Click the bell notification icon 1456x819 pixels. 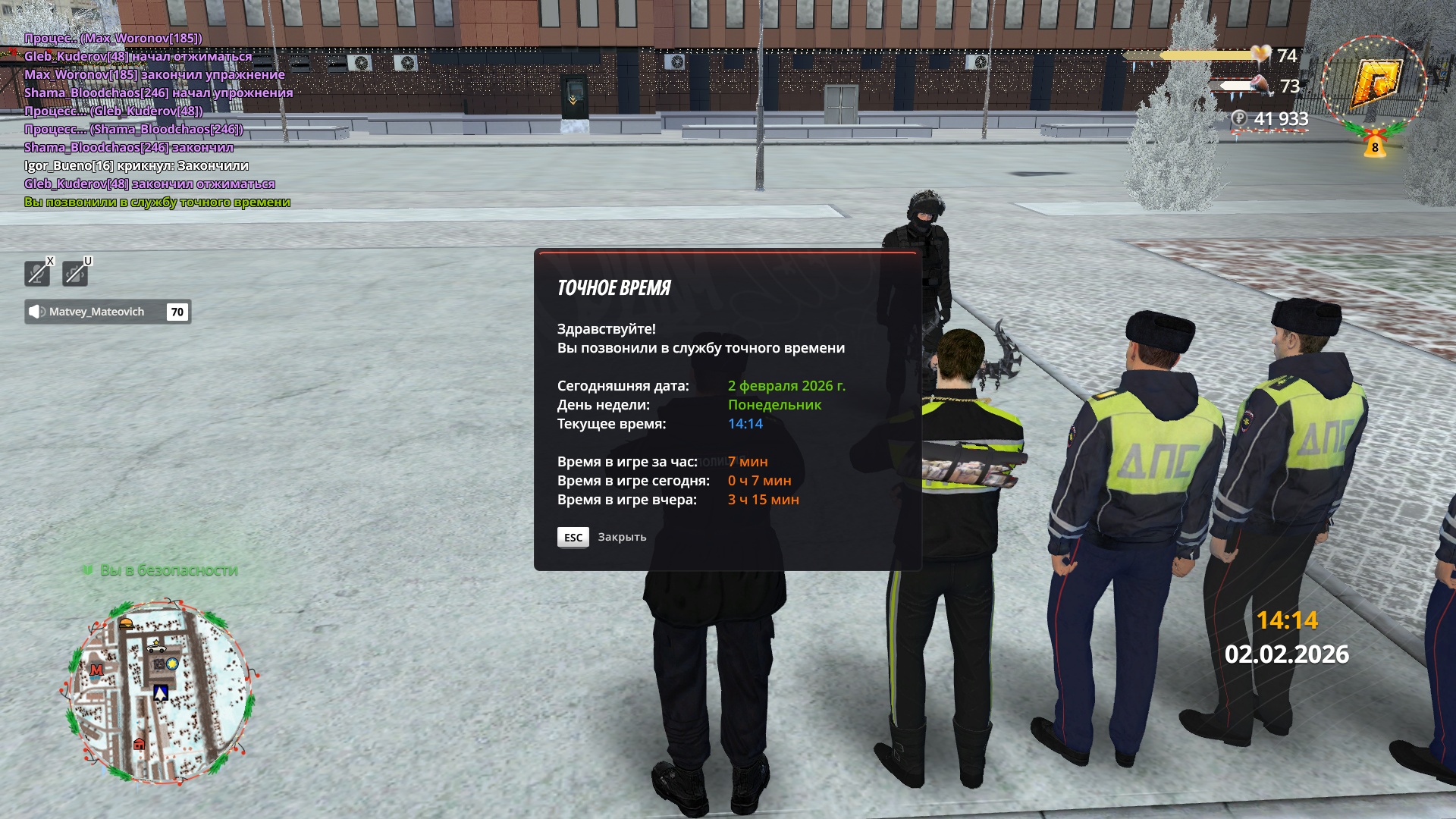1375,145
